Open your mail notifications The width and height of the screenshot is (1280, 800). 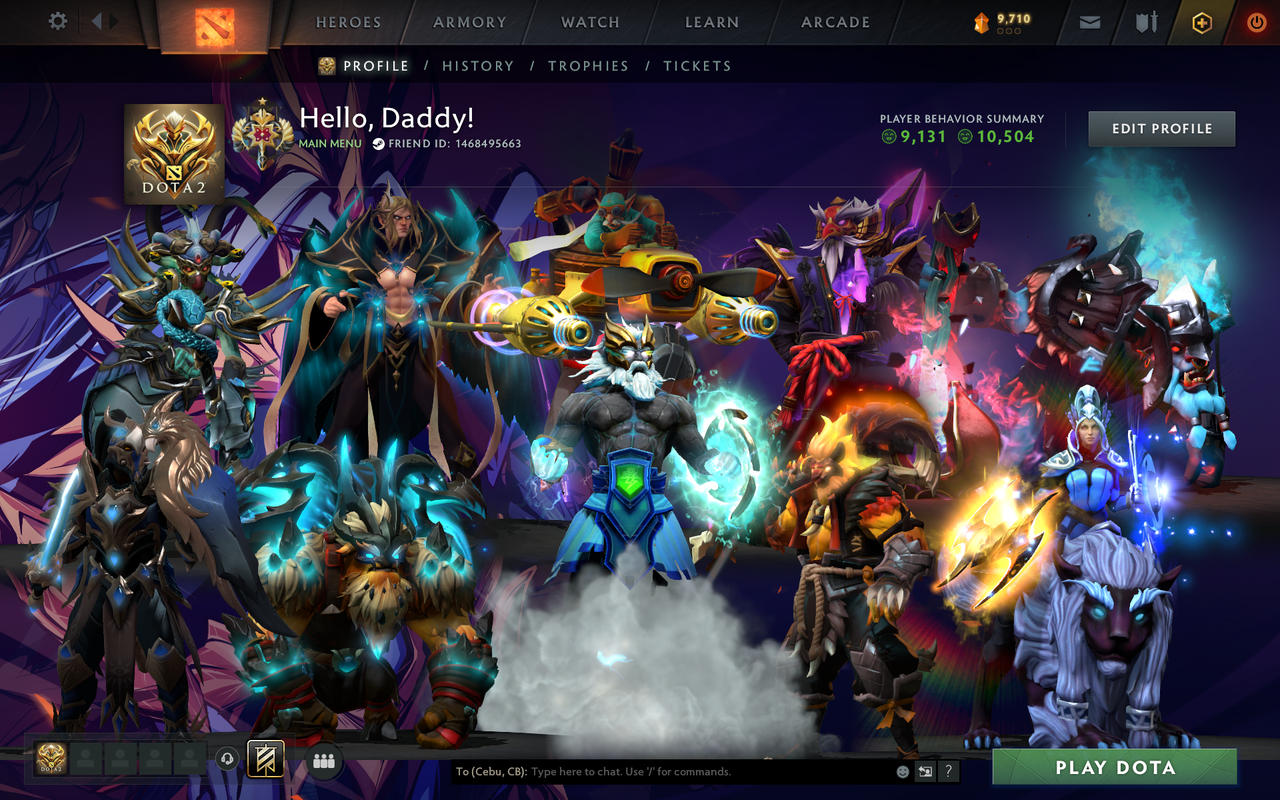[1089, 21]
